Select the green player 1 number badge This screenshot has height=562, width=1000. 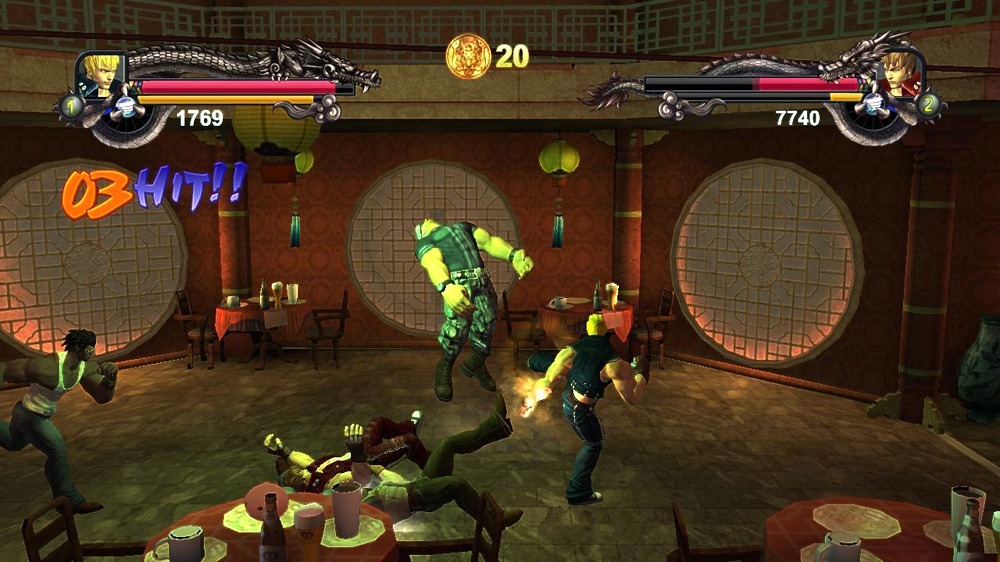tap(72, 104)
